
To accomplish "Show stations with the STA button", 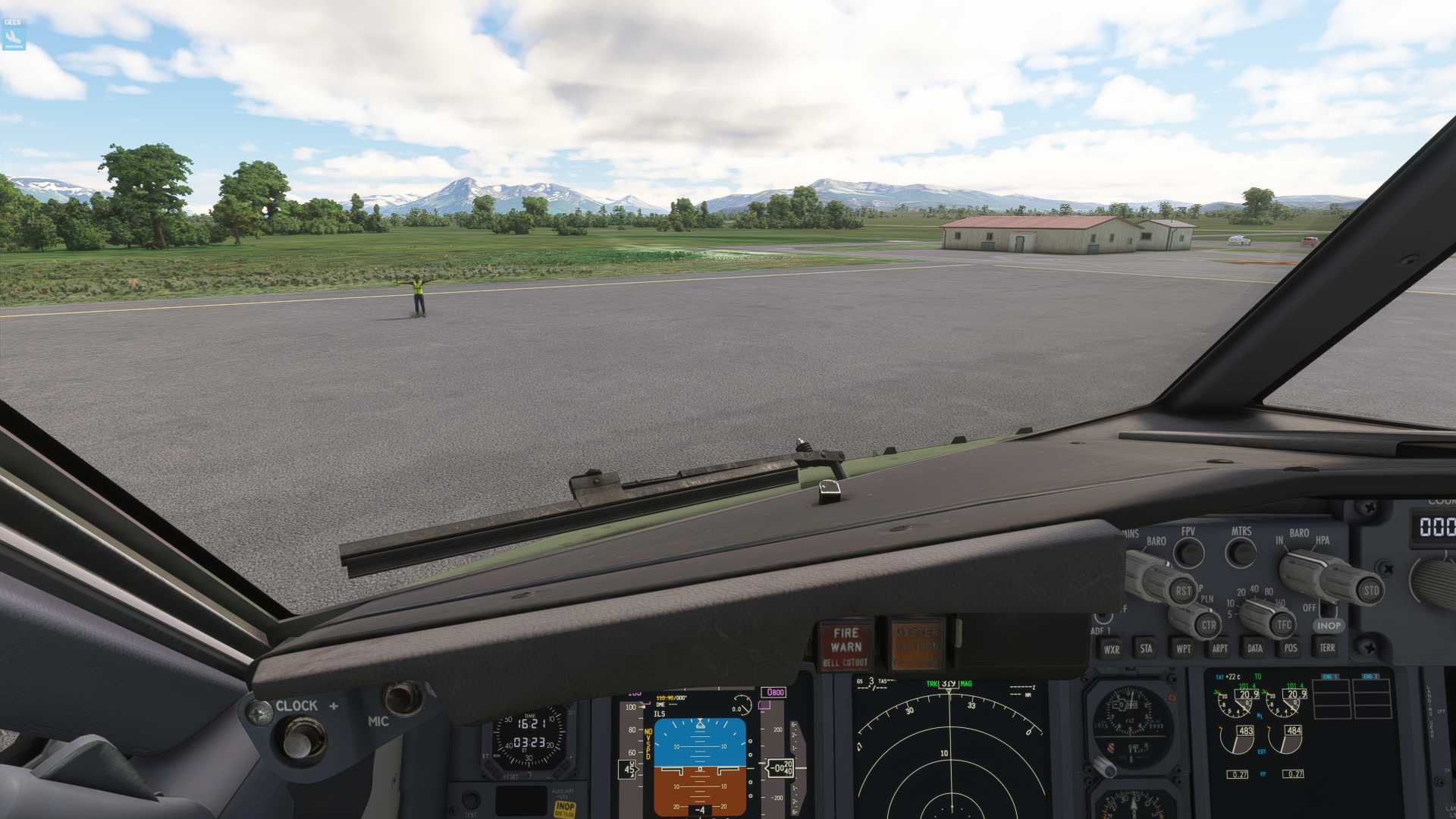I will [1146, 648].
